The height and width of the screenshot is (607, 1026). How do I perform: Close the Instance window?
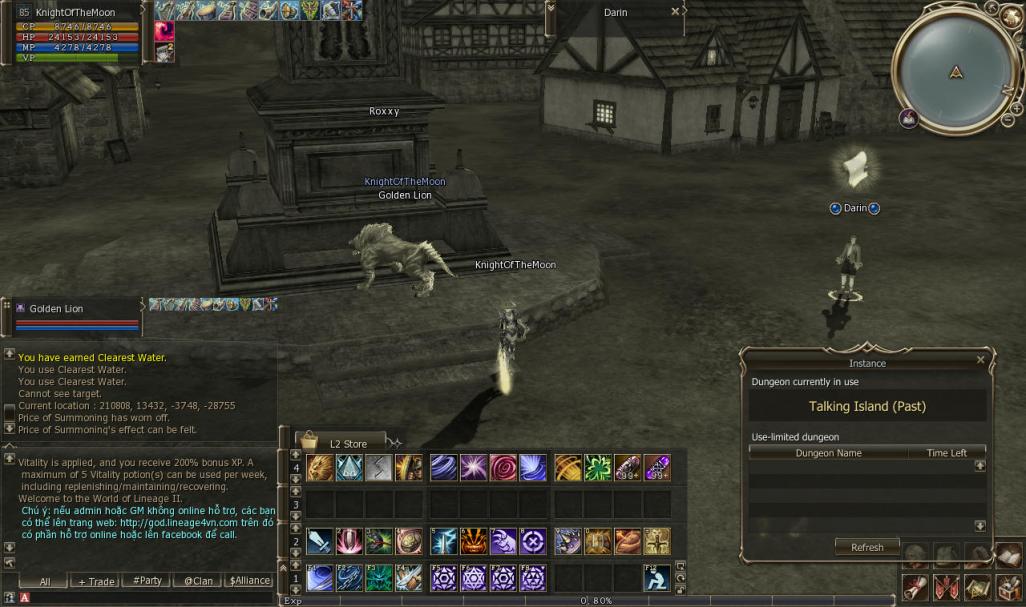click(x=980, y=360)
